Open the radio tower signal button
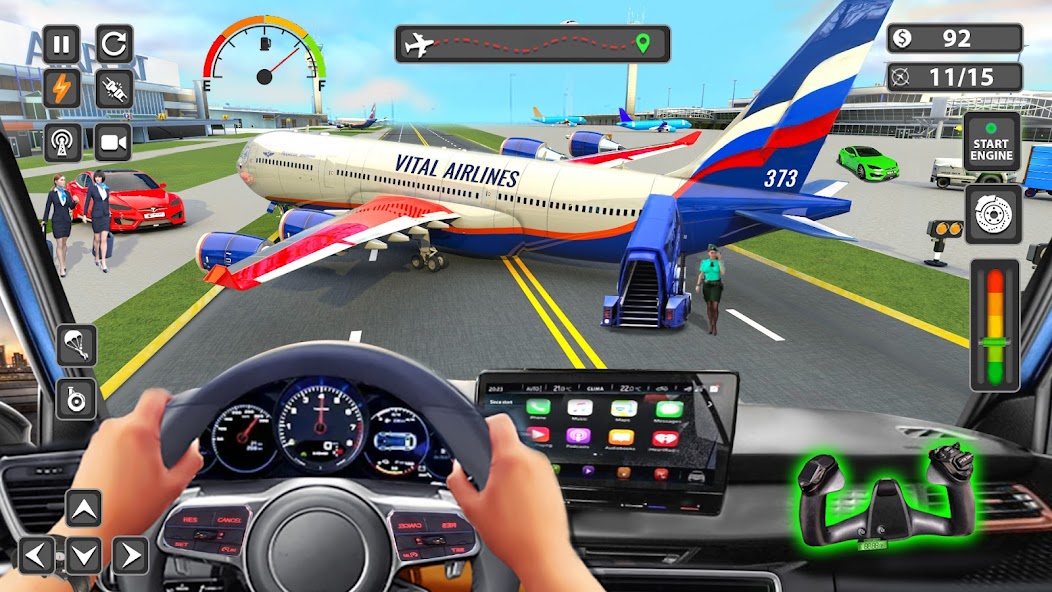Image resolution: width=1052 pixels, height=592 pixels. [62, 142]
